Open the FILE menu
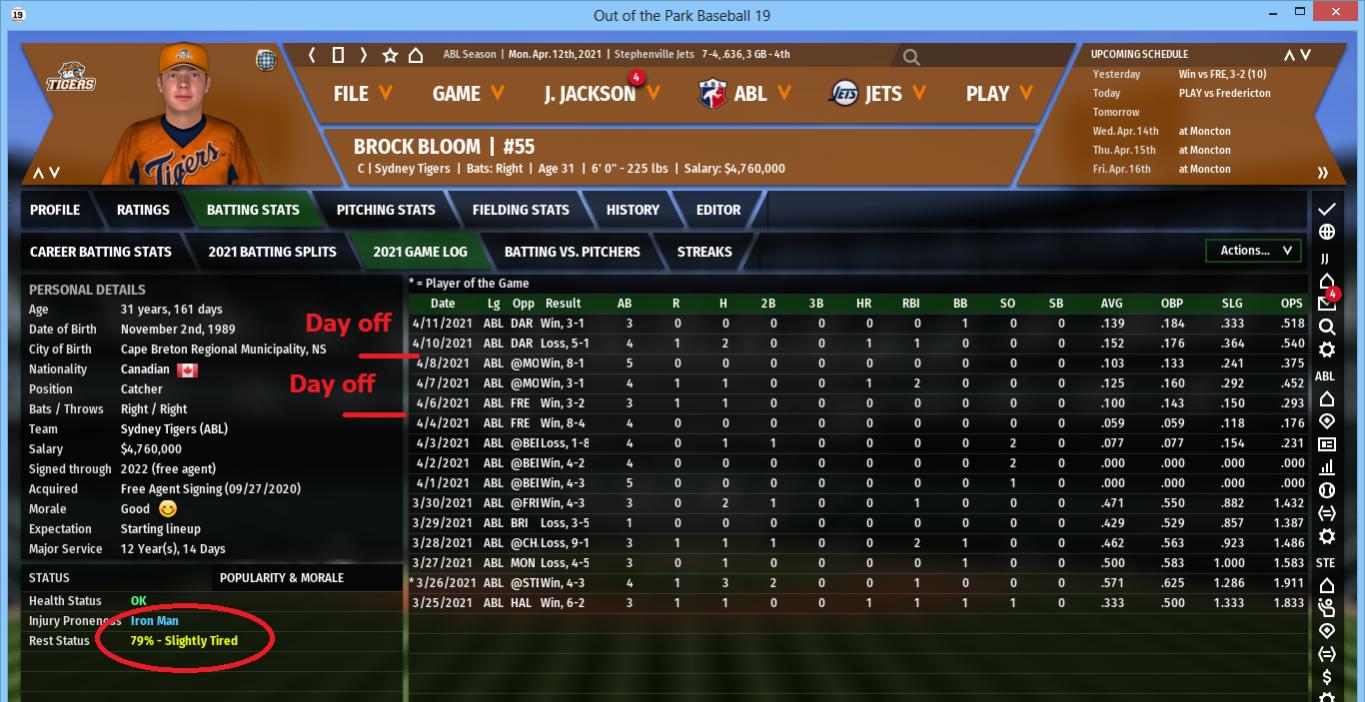 [x=362, y=94]
